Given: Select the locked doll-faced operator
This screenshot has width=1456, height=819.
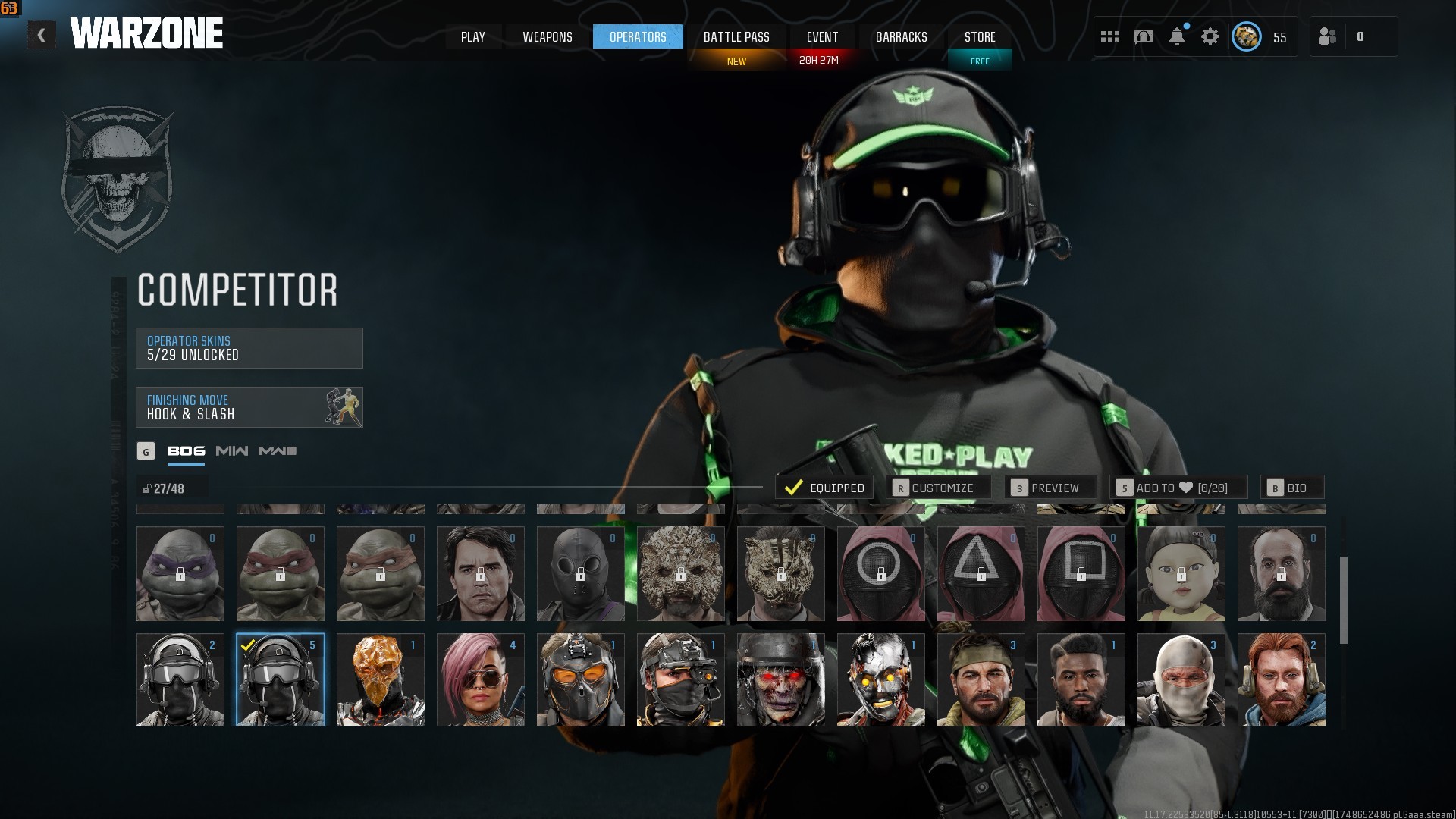Looking at the screenshot, I should point(1181,574).
